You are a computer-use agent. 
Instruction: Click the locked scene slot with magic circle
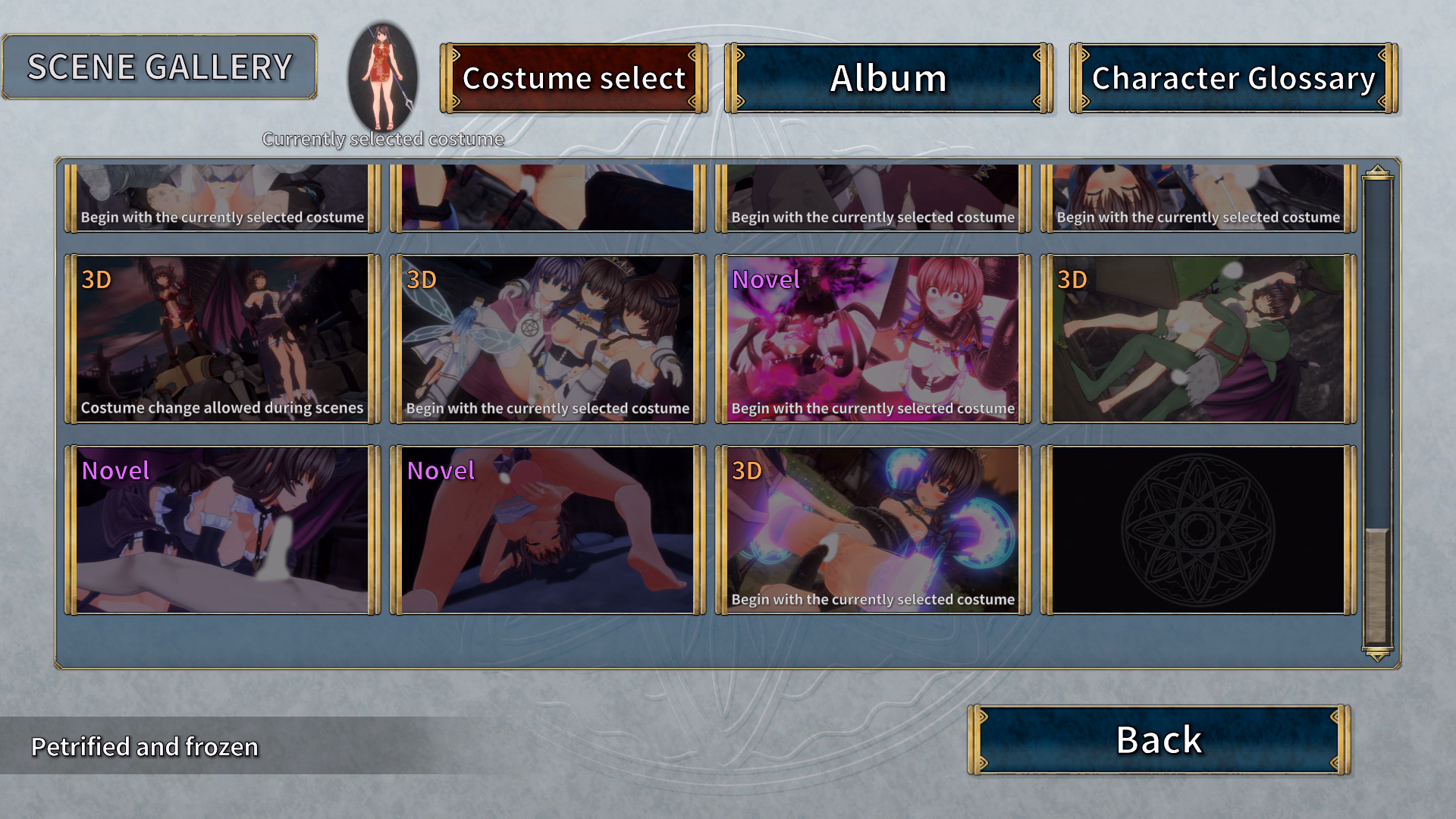coord(1198,530)
